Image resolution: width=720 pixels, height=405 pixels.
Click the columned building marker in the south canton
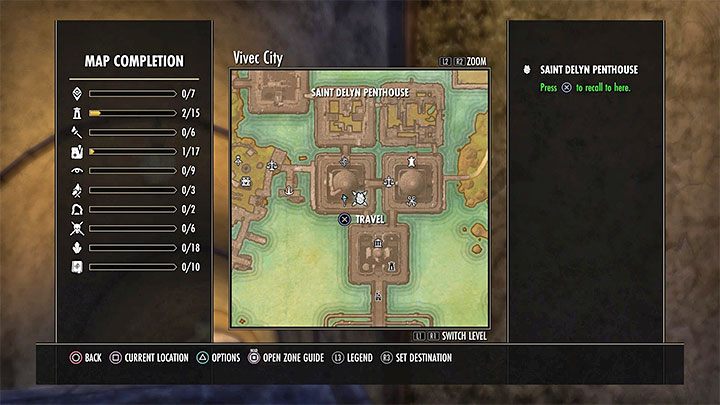point(377,242)
